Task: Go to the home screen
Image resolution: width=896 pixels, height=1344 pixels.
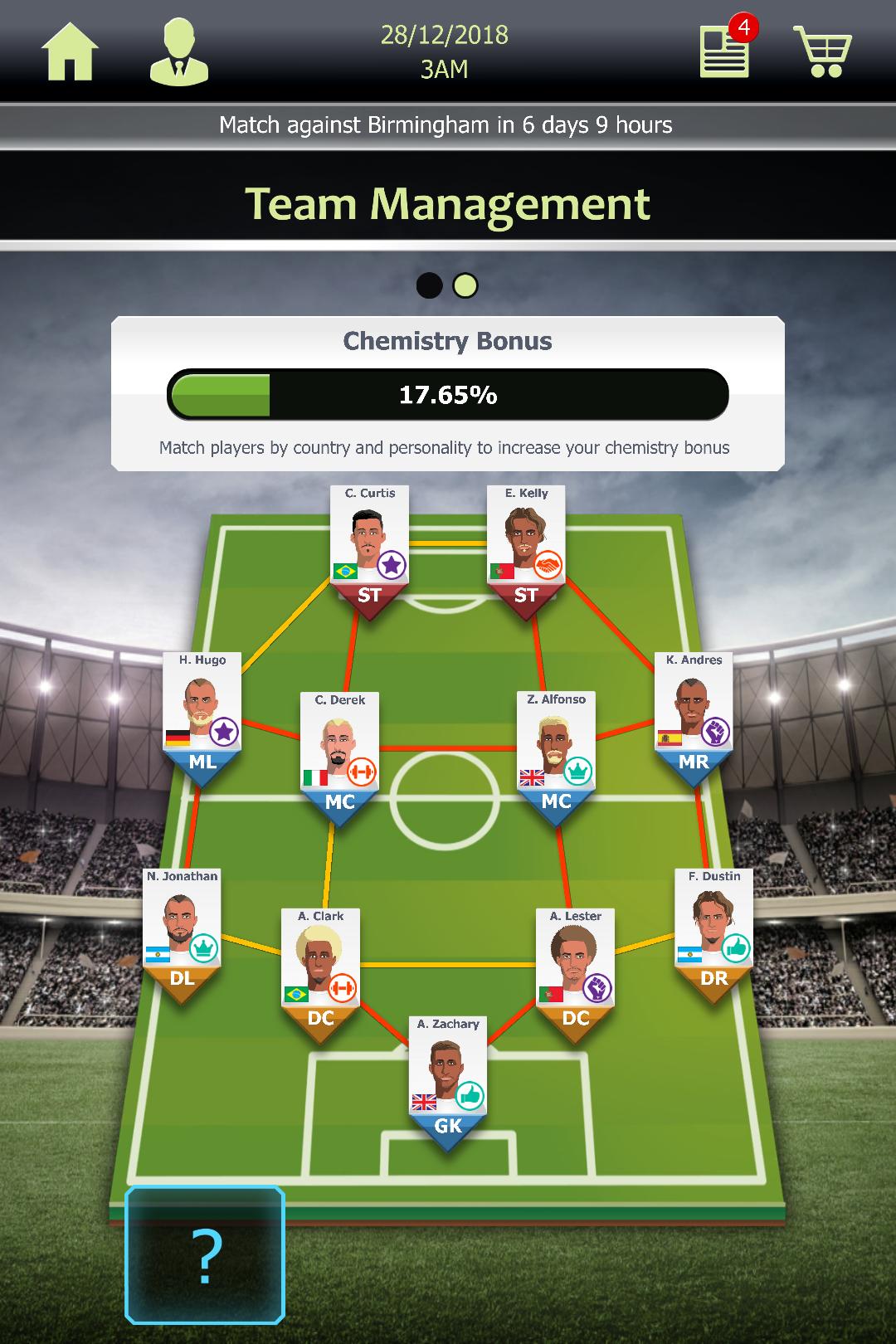Action: (71, 53)
